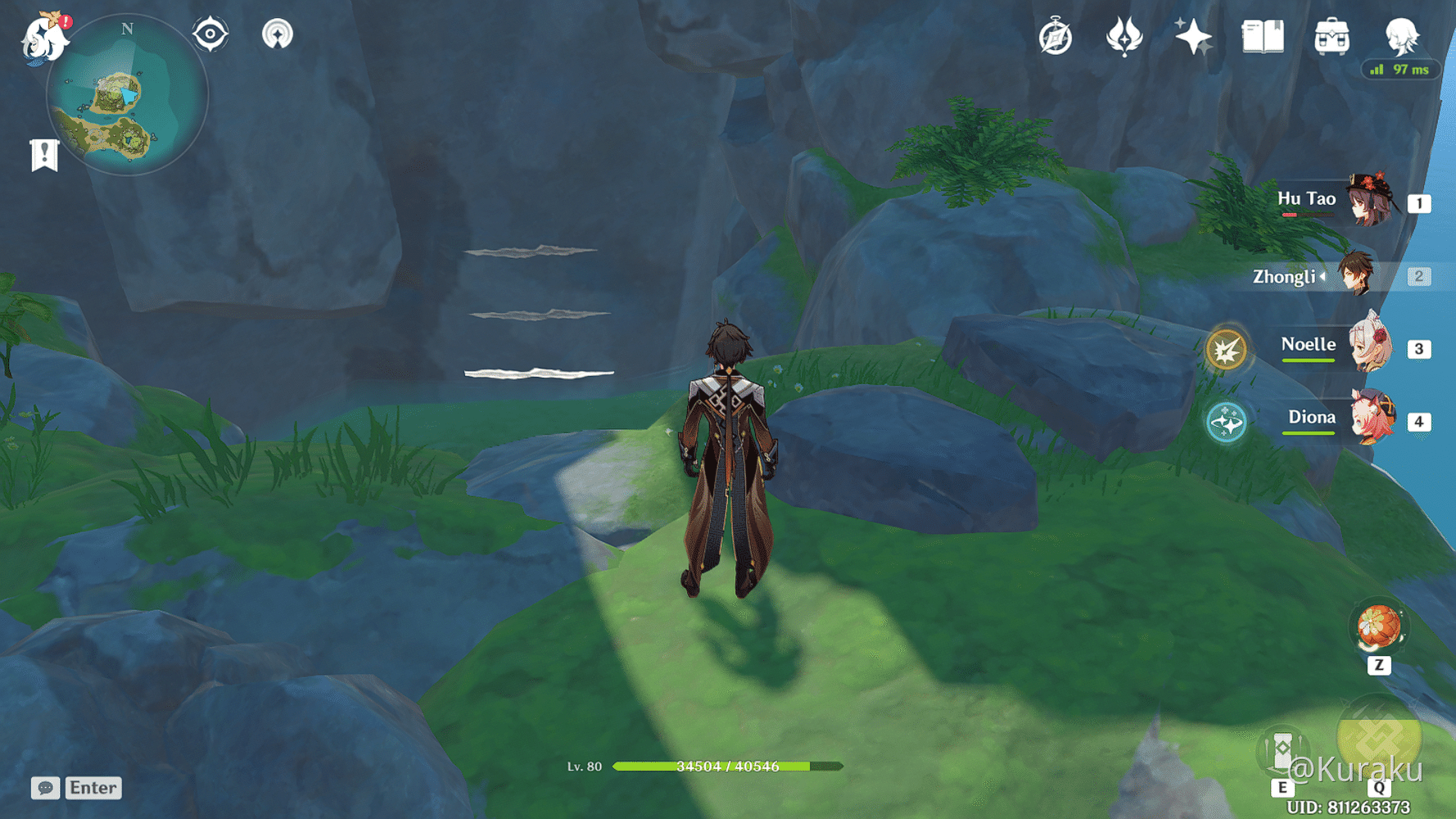Cast Zhongli's Elemental Burst via the Q icon
The image size is (1456, 819).
click(1379, 741)
